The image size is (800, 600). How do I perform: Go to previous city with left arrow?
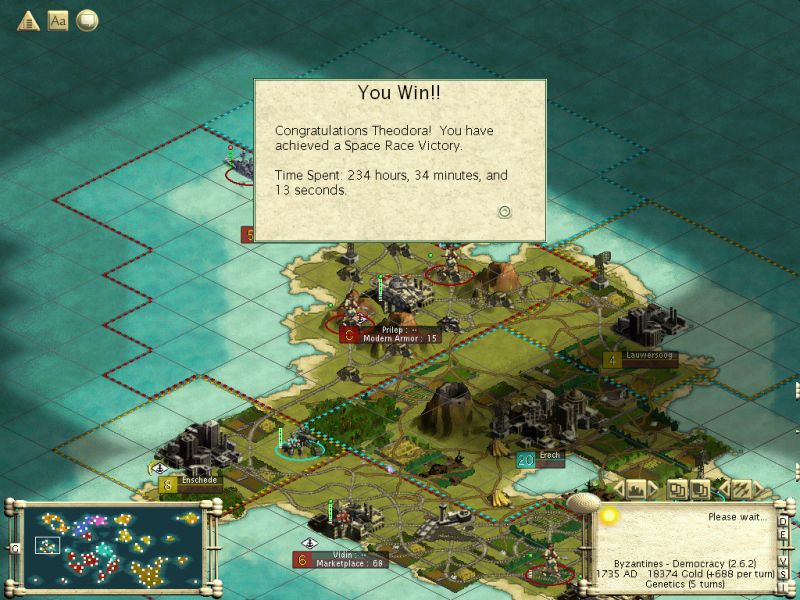point(618,489)
